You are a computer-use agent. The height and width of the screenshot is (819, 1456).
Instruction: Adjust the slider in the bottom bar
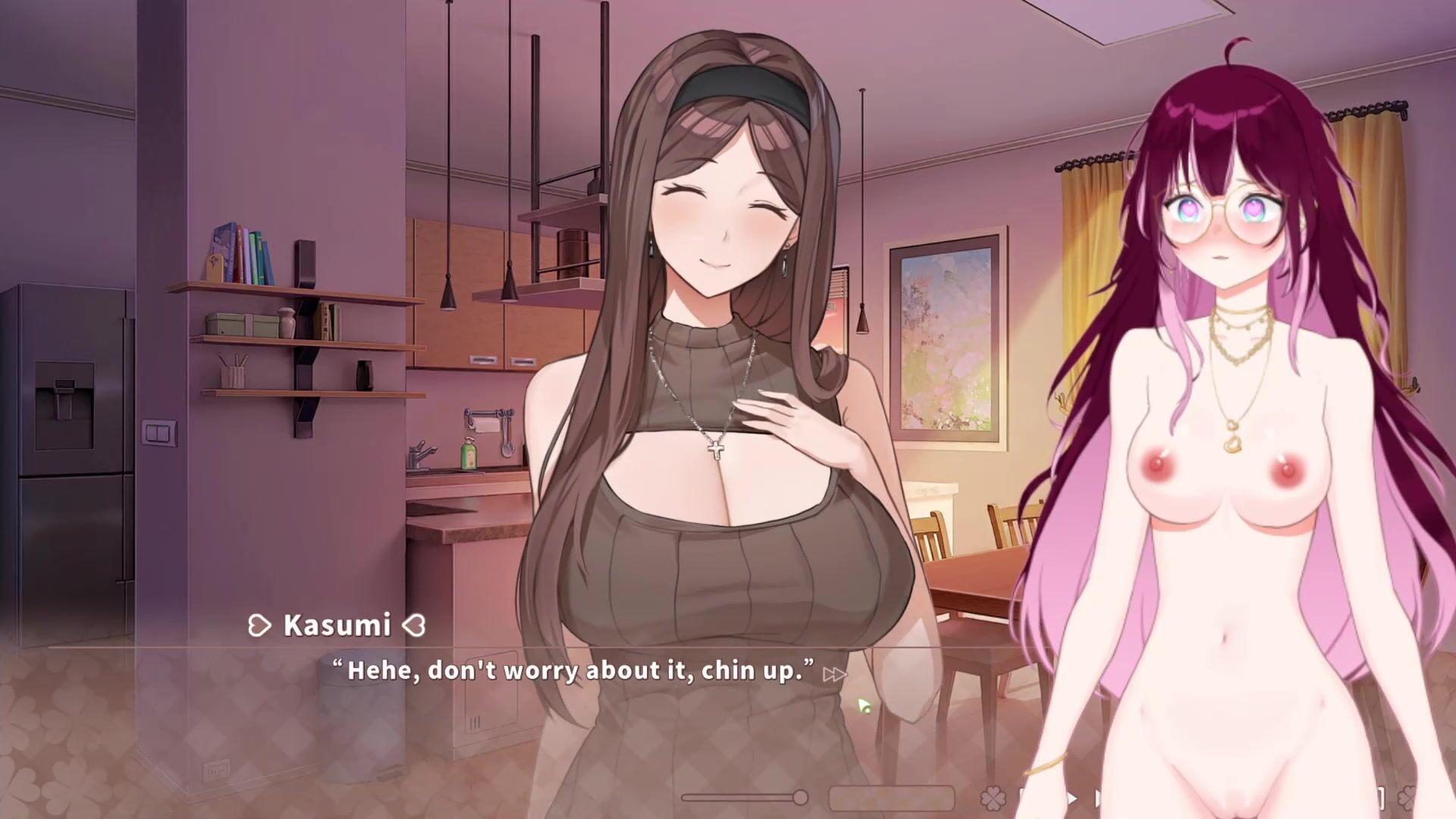coord(799,797)
